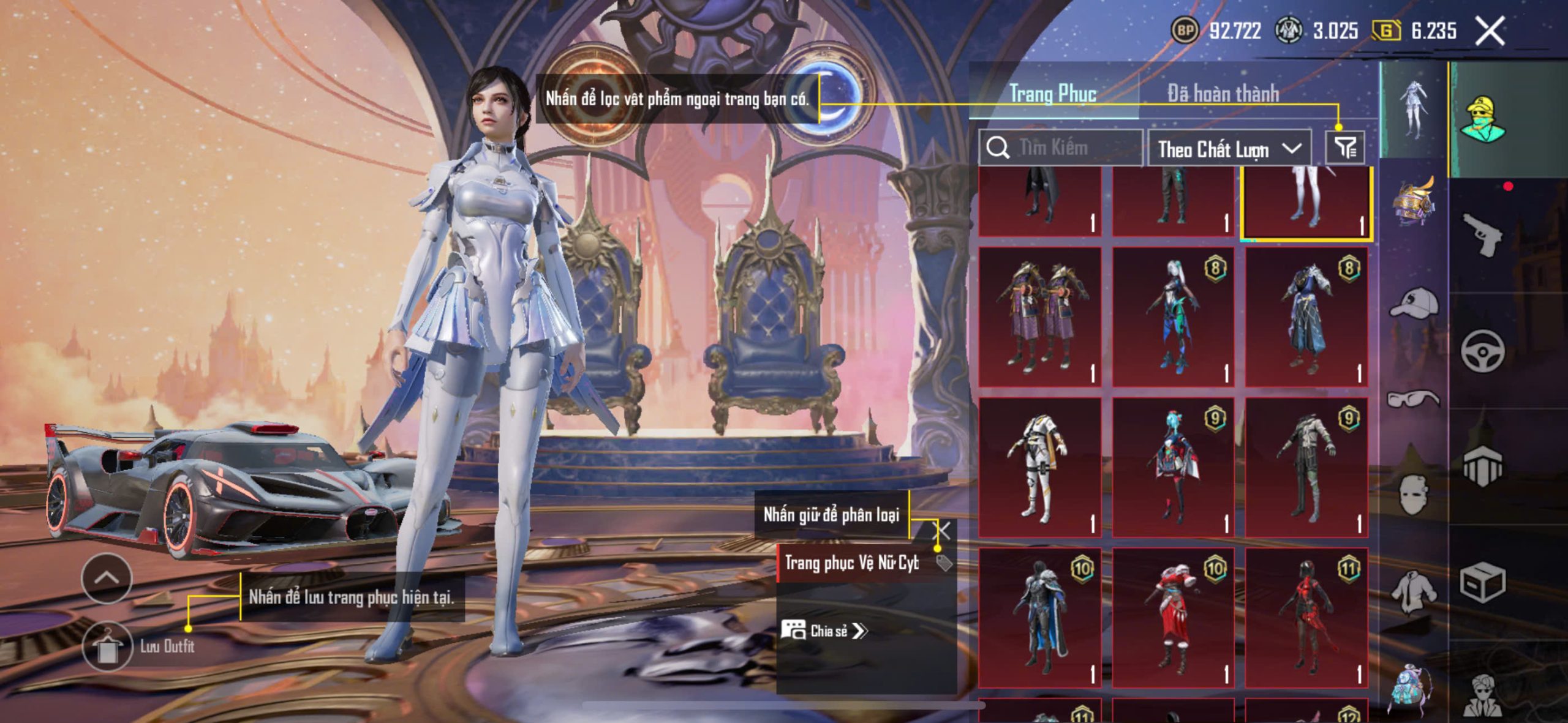Select the twin purple robes outfit set
Image resolution: width=1568 pixels, height=723 pixels.
[1040, 317]
